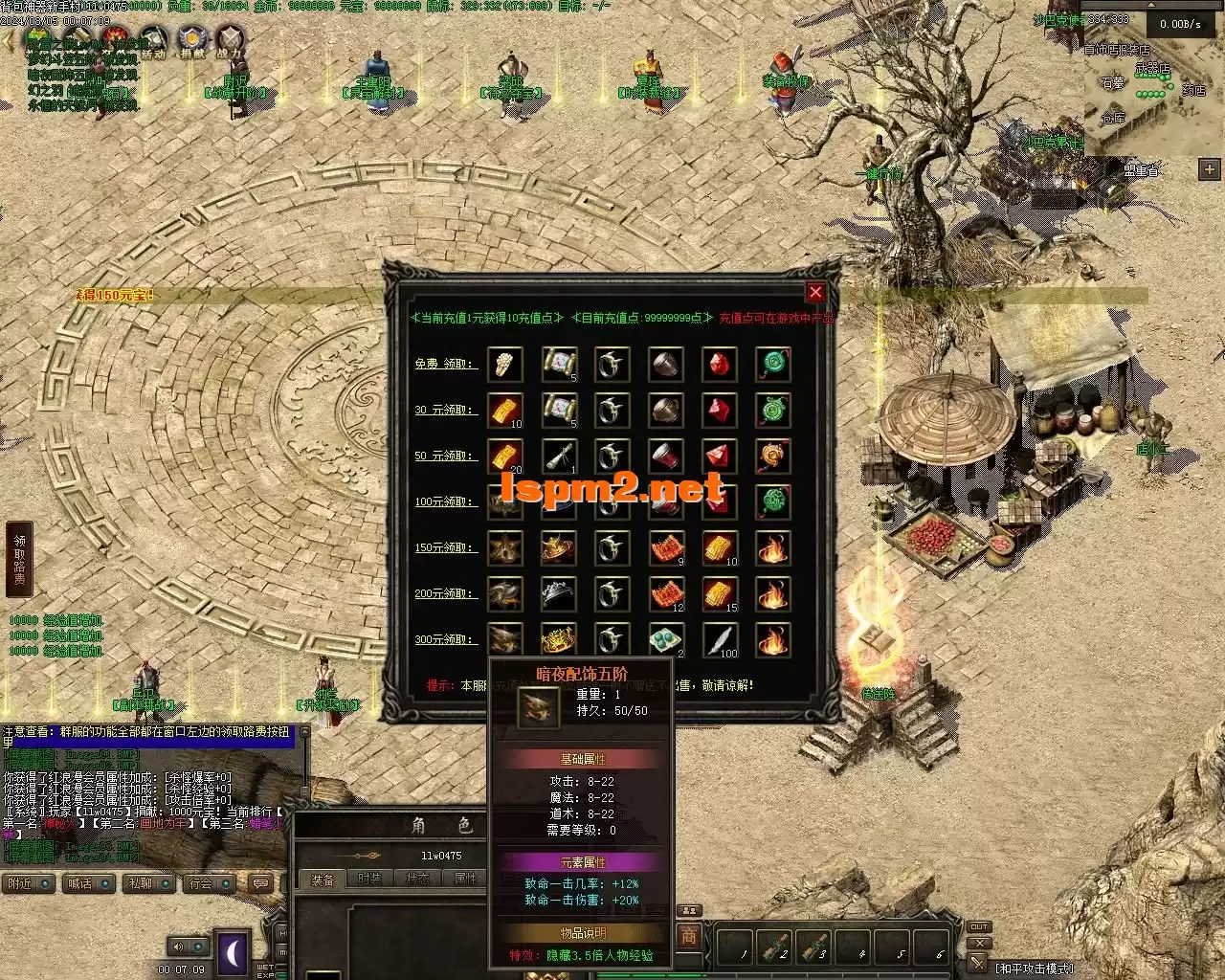
Task: Expand the minimap with the plus button
Action: (x=1208, y=169)
